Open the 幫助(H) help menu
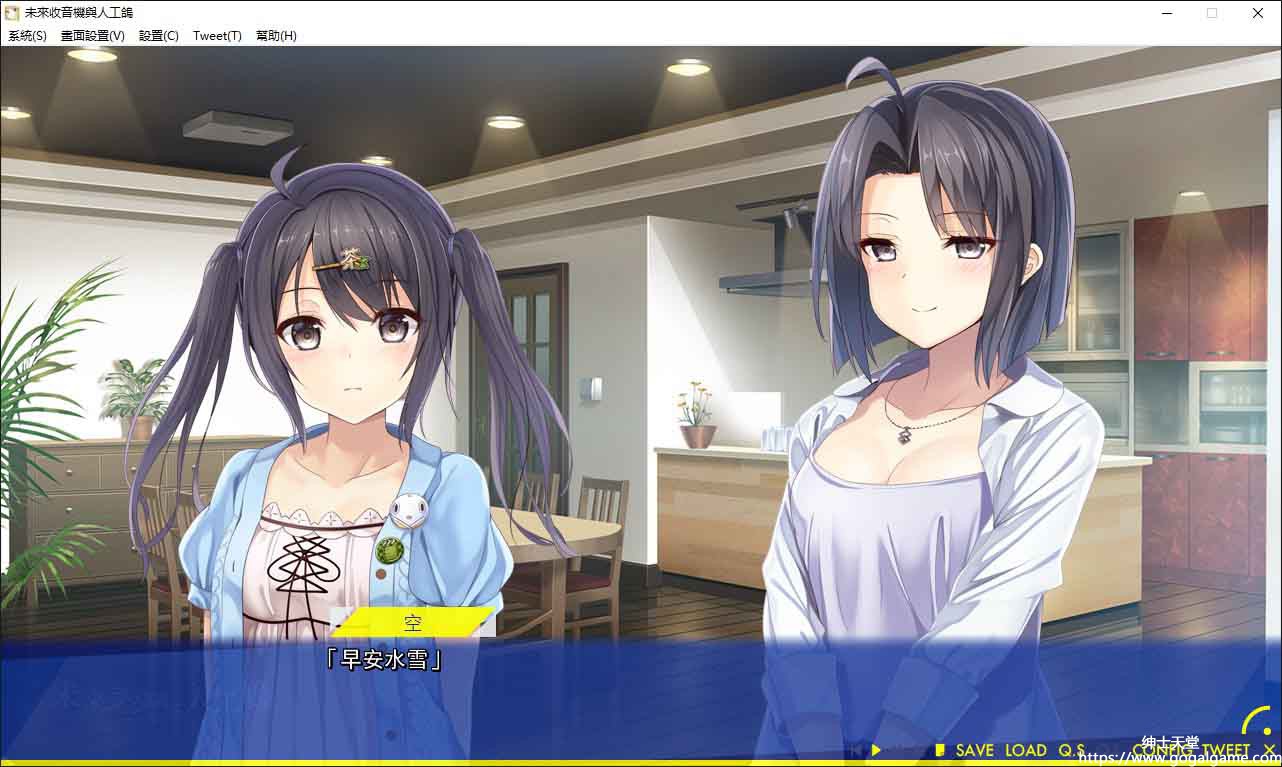The height and width of the screenshot is (767, 1282). [276, 36]
